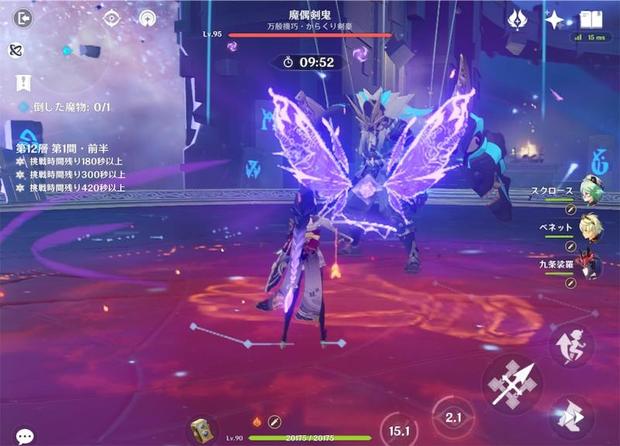Image resolution: width=620 pixels, height=446 pixels.
Task: Tap the eye-shaped view icon
Action: click(111, 17)
